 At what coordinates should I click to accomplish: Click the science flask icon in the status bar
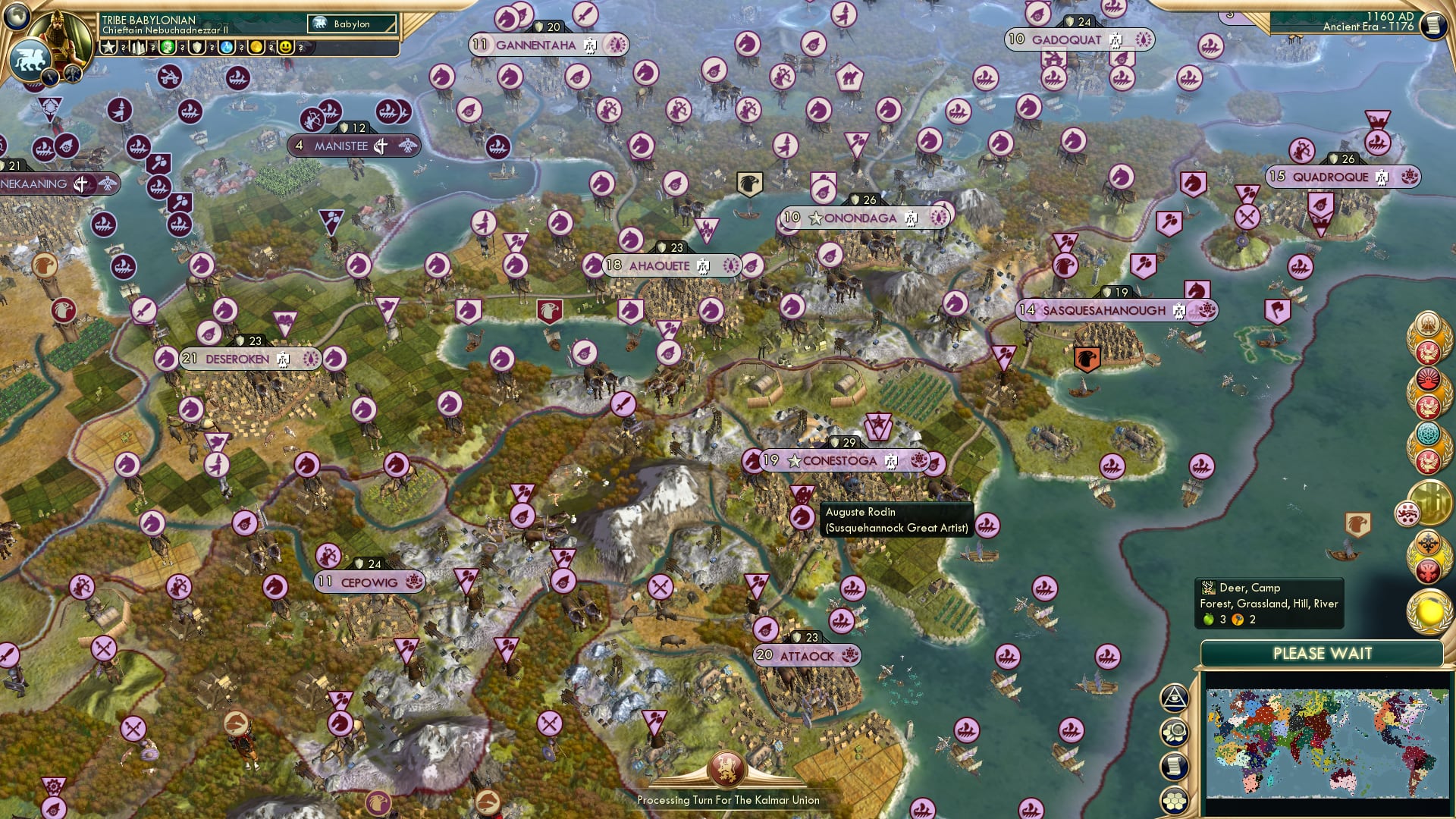226,48
